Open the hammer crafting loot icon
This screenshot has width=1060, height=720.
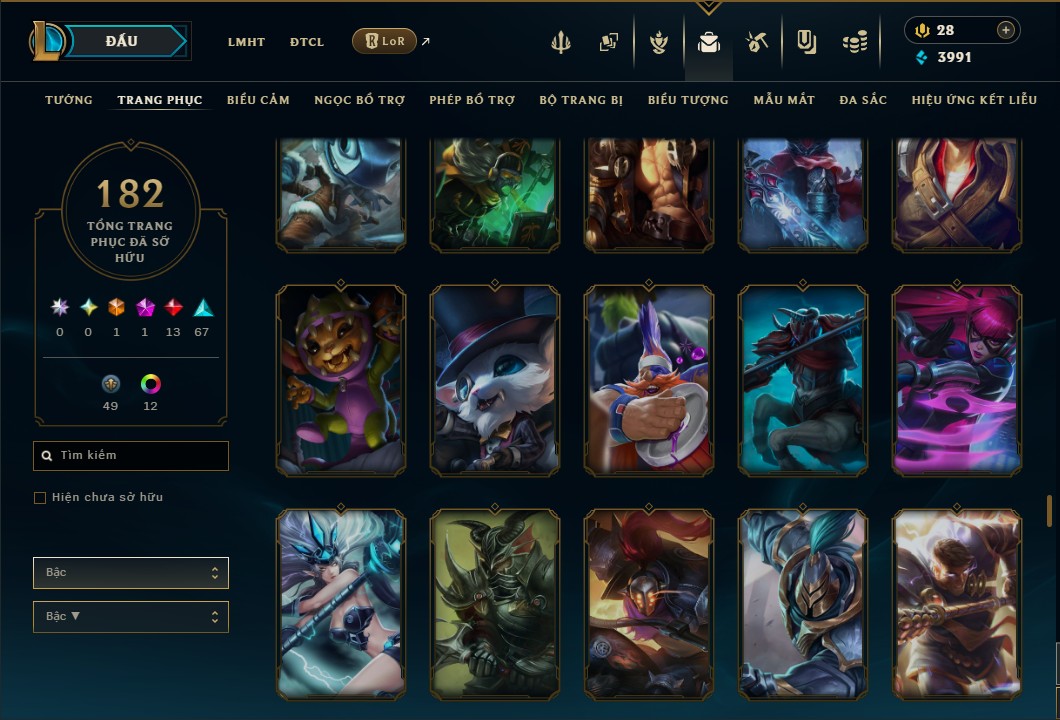[x=756, y=42]
